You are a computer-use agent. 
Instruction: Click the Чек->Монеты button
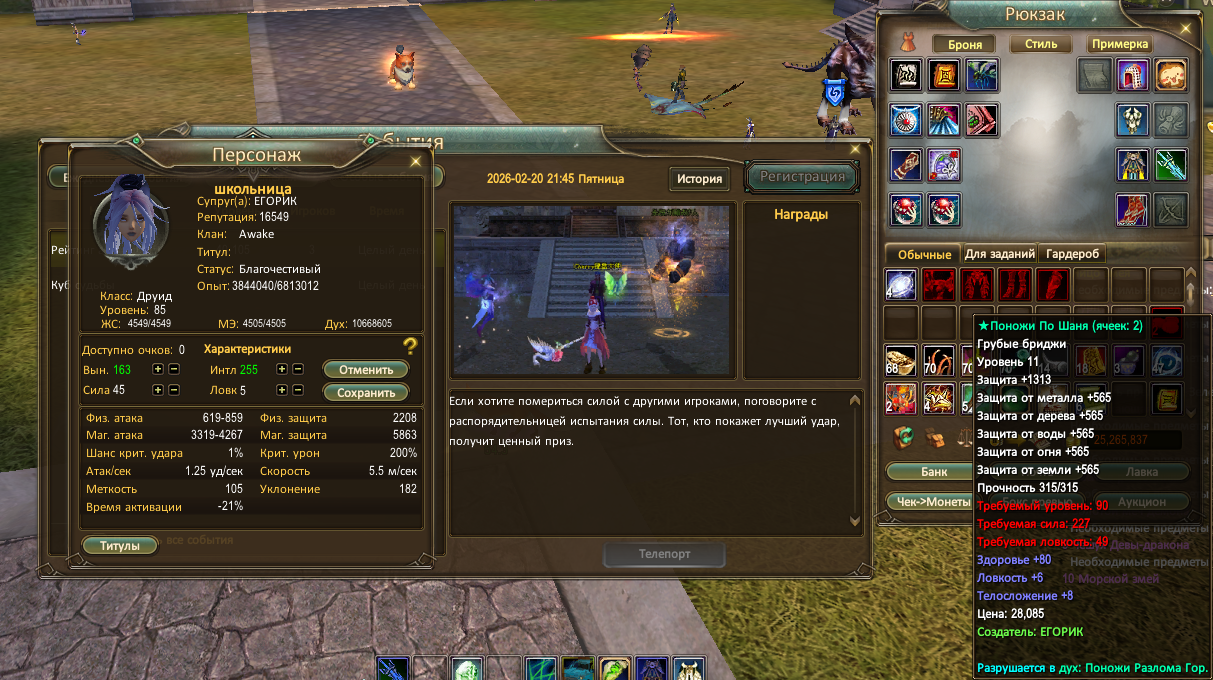tap(928, 501)
